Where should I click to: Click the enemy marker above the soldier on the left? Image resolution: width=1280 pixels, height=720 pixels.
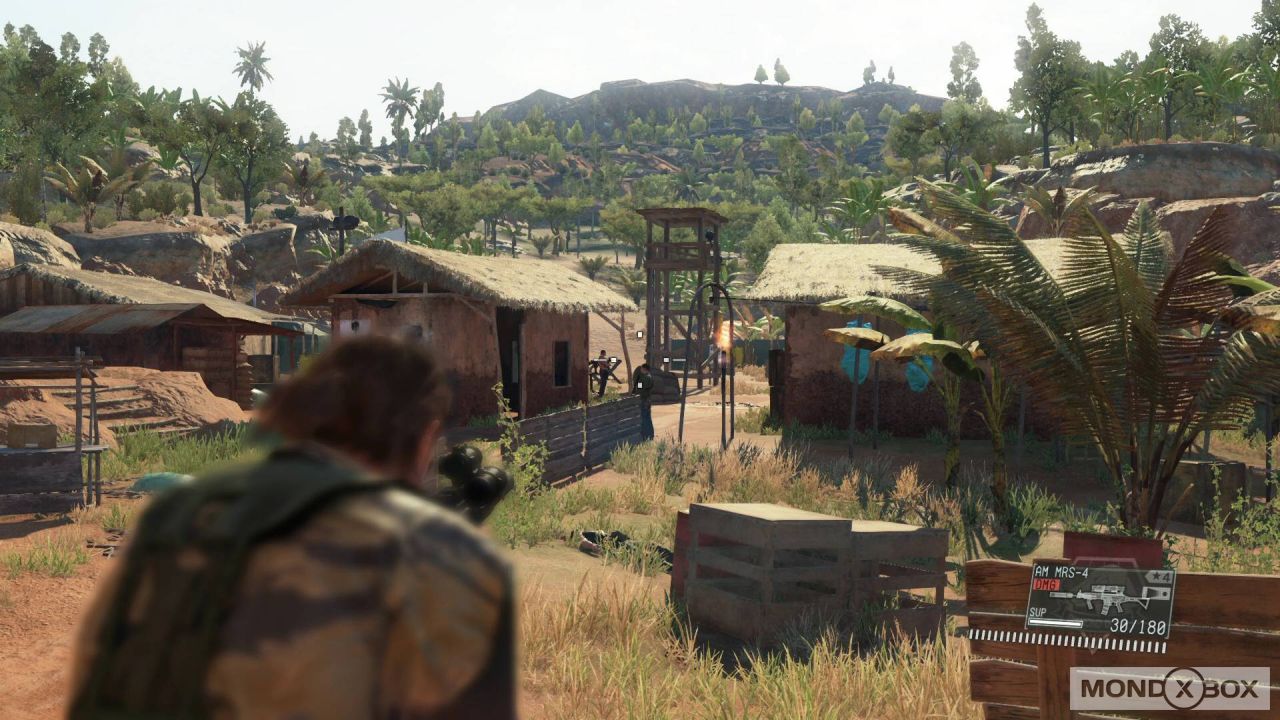[x=613, y=359]
